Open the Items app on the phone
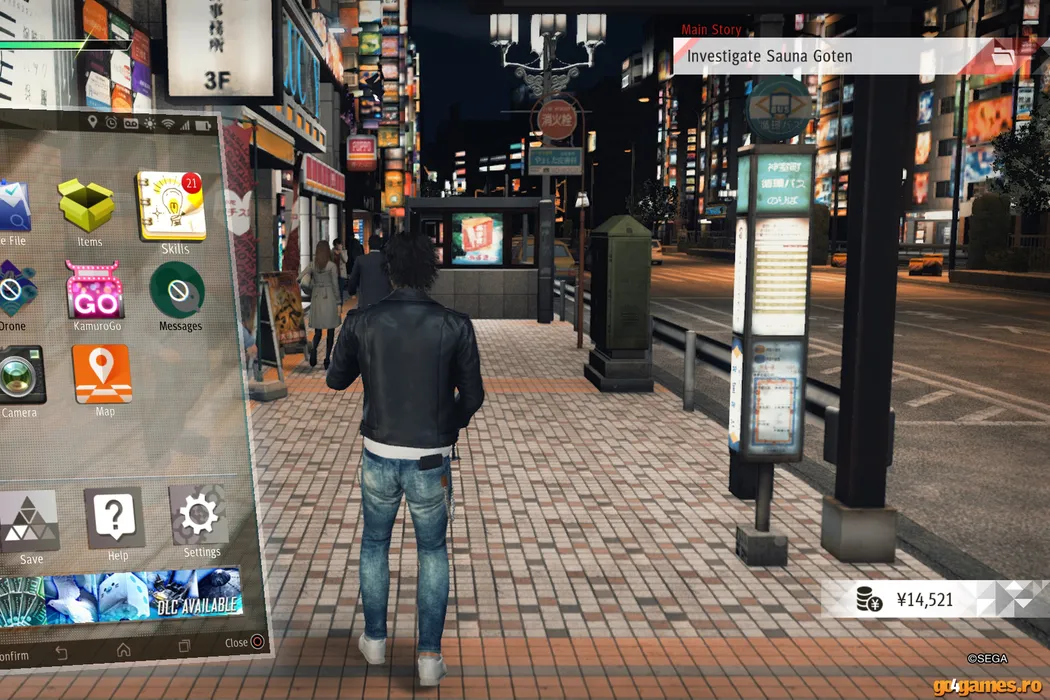 [87, 205]
